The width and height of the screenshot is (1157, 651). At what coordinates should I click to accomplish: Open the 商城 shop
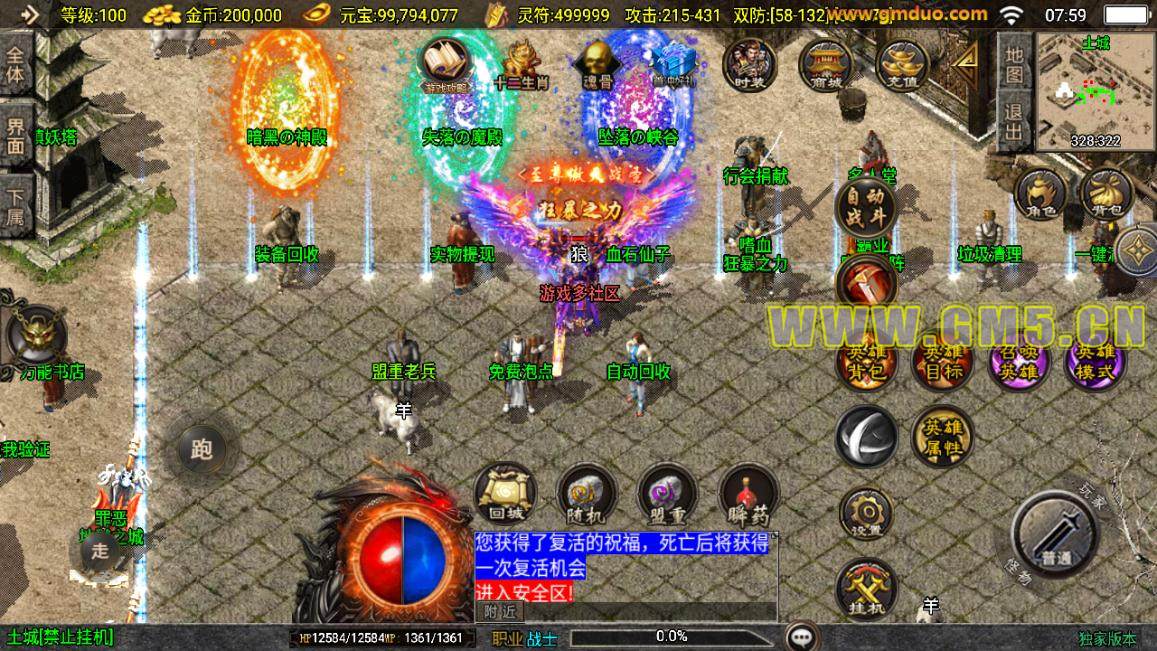coord(826,65)
